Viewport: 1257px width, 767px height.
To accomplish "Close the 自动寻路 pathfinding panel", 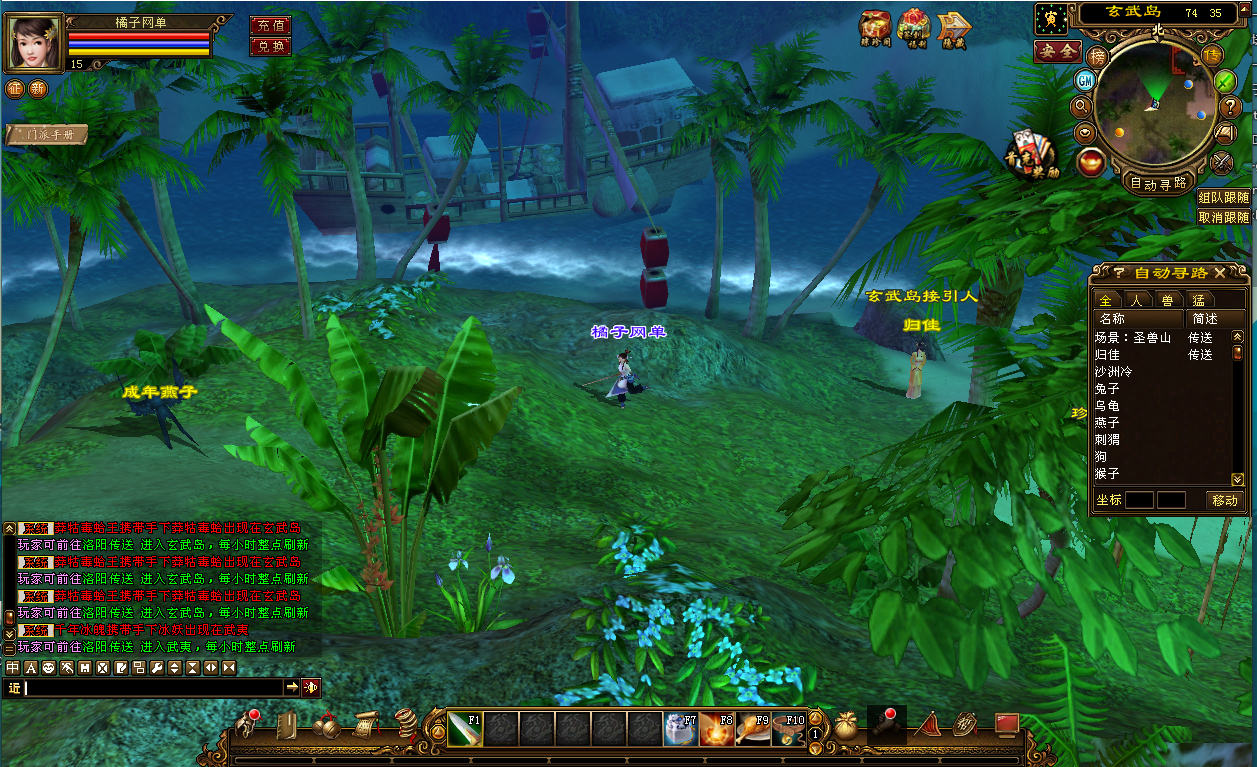I will tap(1220, 273).
